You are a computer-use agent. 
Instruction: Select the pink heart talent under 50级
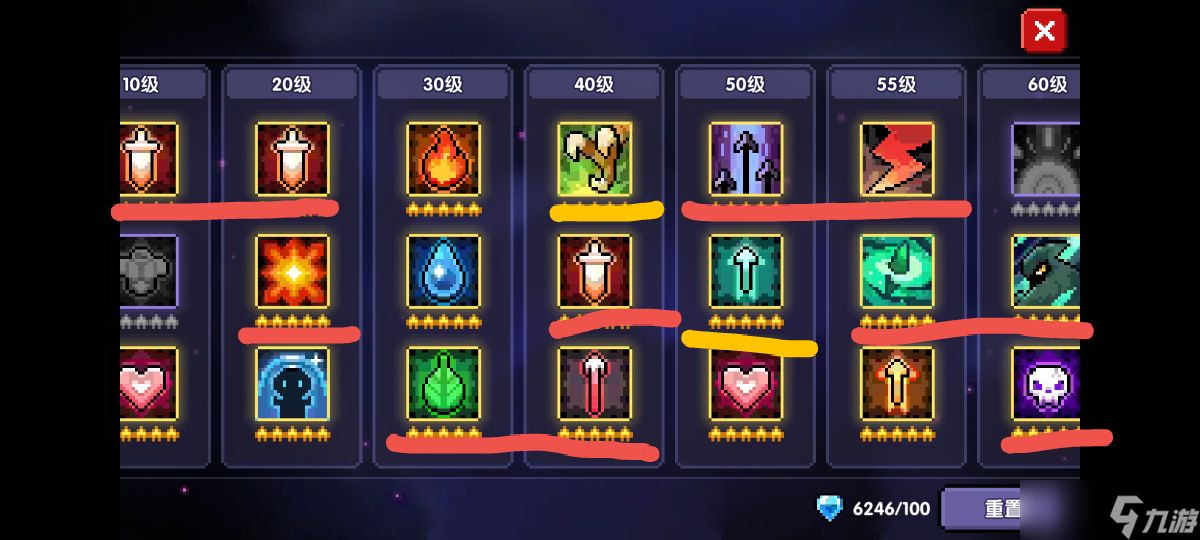pos(745,383)
